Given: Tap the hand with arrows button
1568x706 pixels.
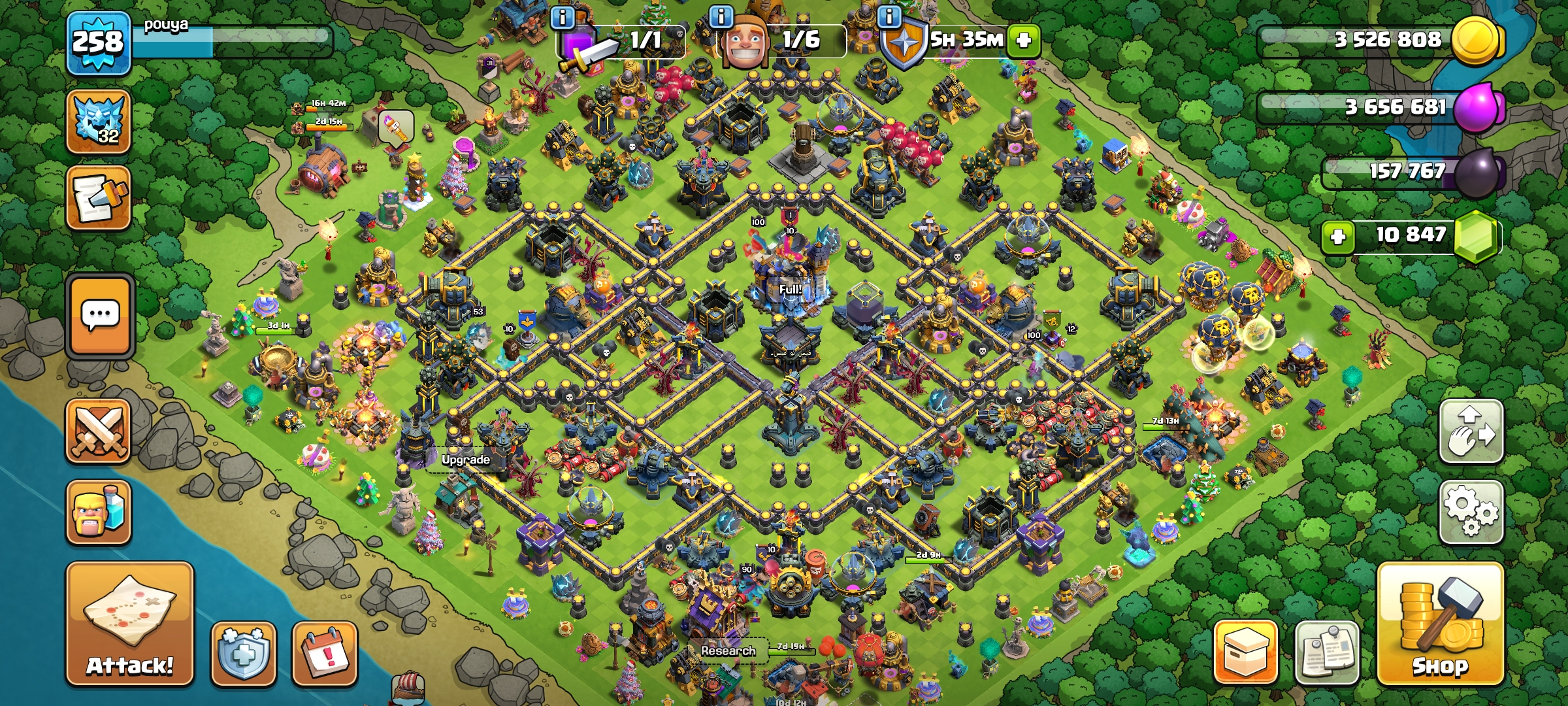Looking at the screenshot, I should [x=1471, y=431].
